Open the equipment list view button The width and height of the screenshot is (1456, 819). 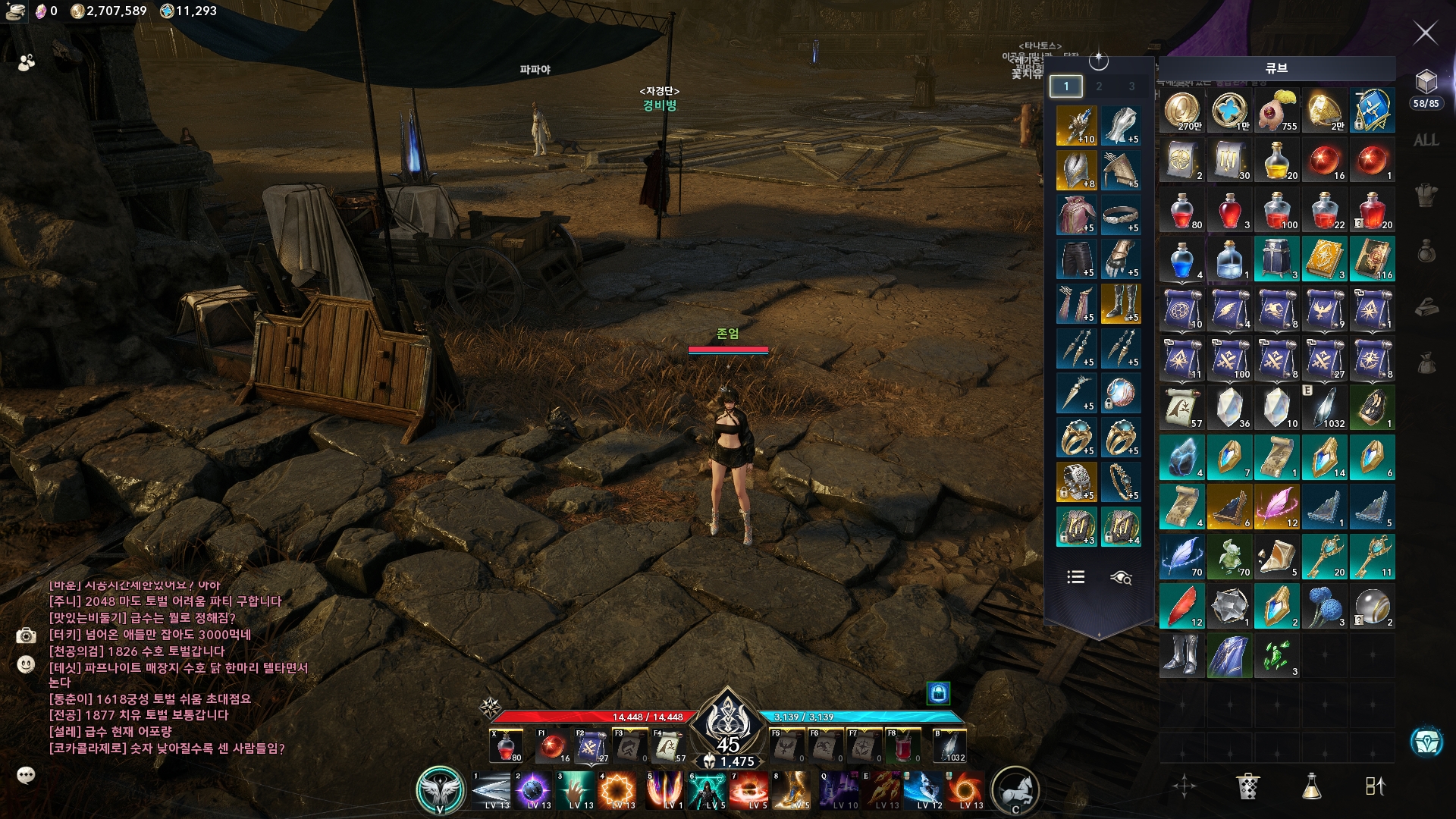tap(1075, 578)
